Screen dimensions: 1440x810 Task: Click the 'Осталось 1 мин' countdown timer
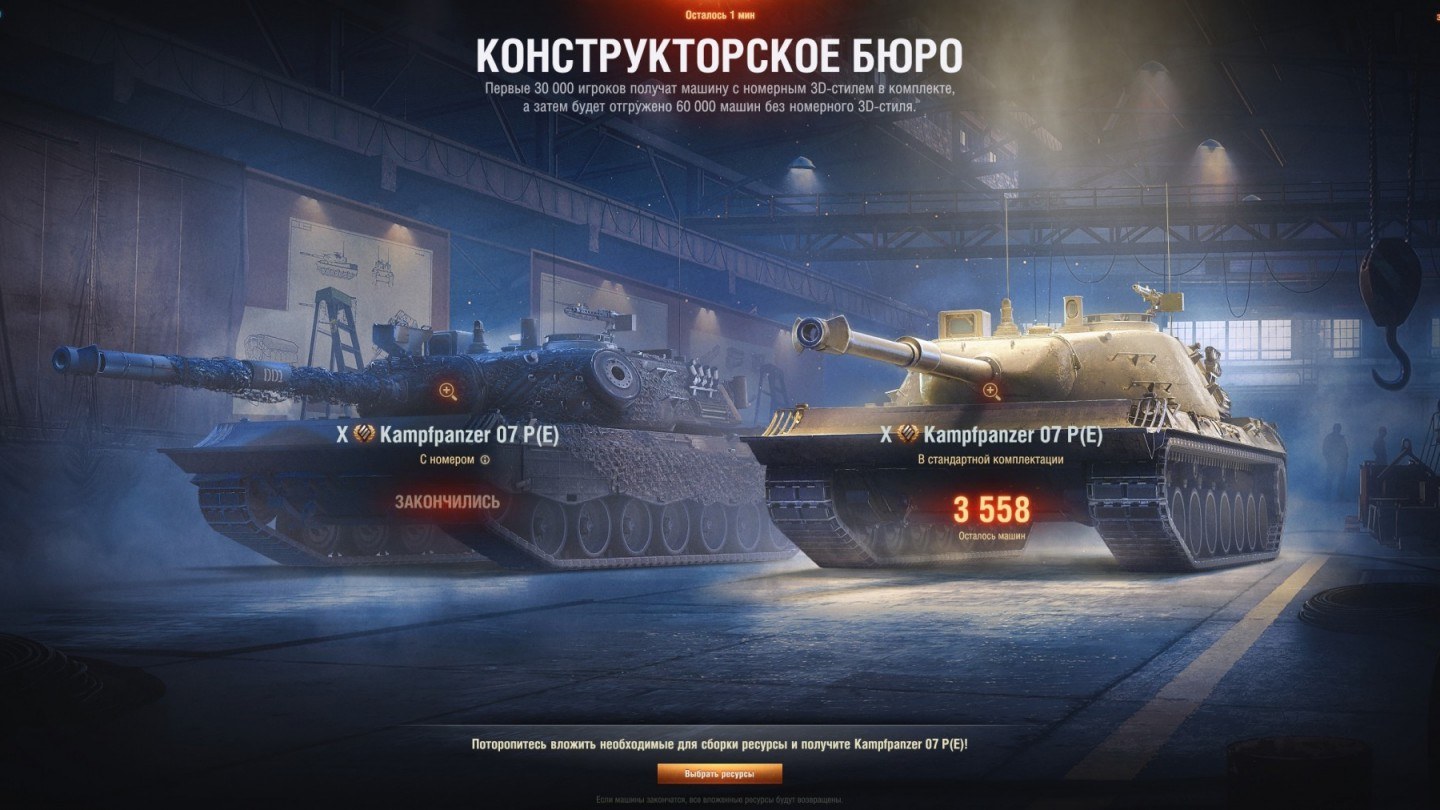720,15
